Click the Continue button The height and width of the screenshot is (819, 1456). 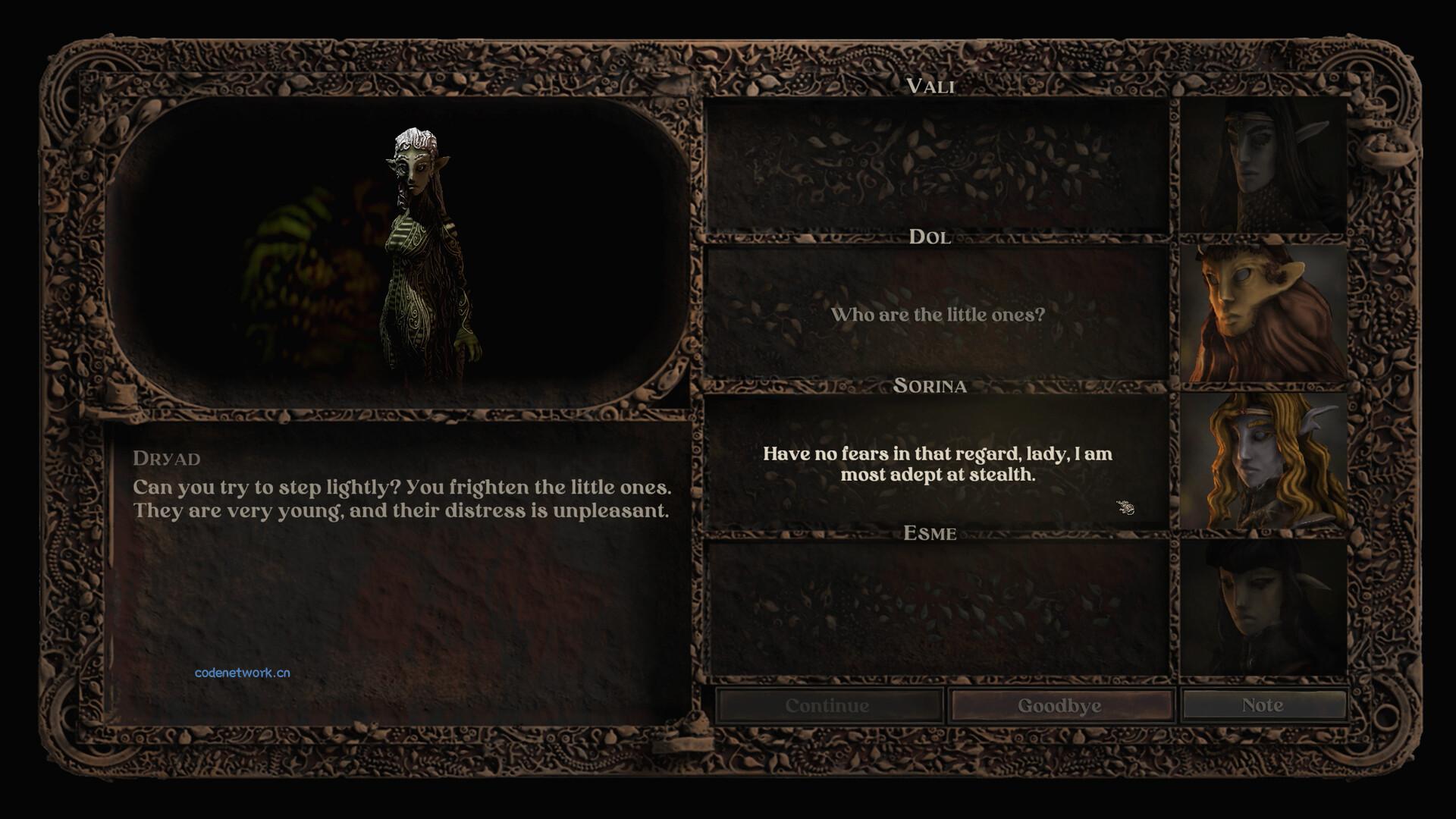[x=827, y=706]
